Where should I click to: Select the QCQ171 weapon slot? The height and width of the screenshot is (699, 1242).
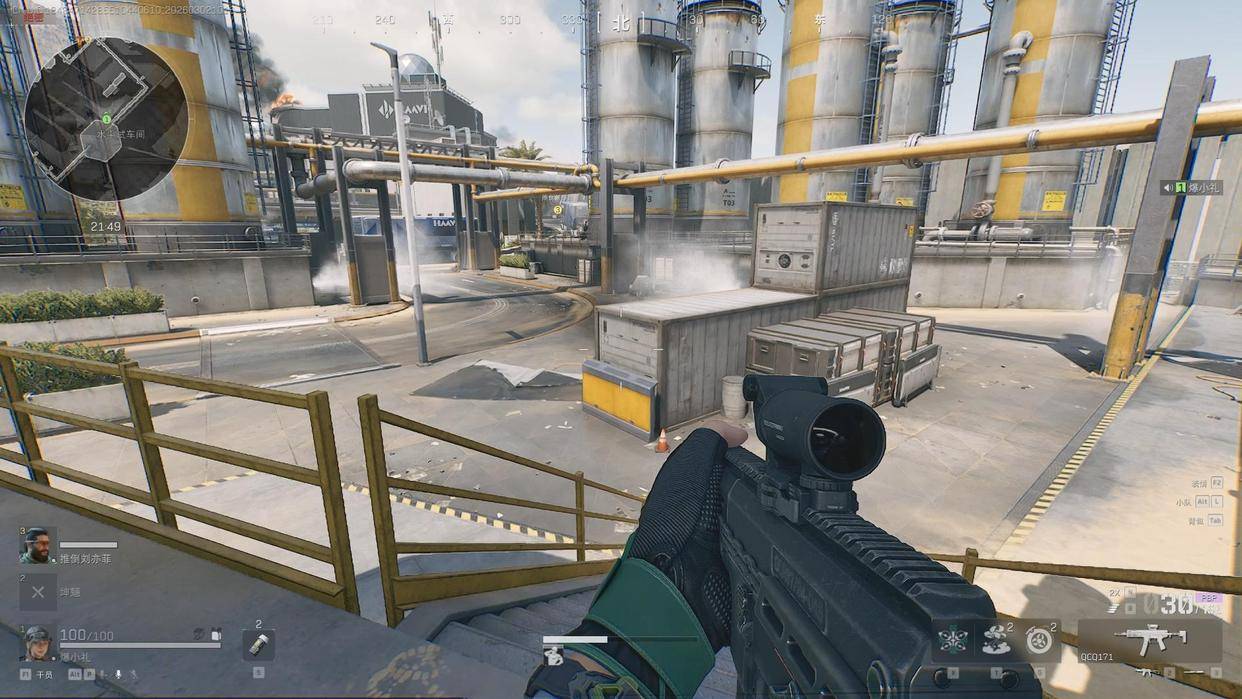click(1149, 641)
